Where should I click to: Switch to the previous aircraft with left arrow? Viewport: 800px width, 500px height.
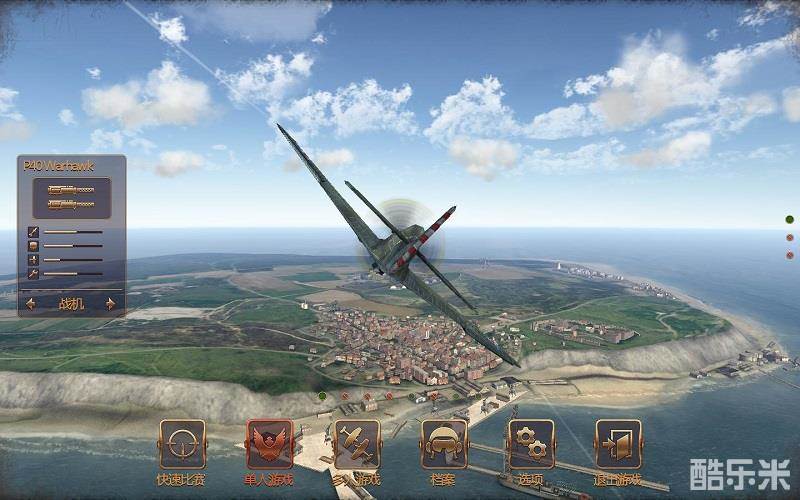coord(31,304)
